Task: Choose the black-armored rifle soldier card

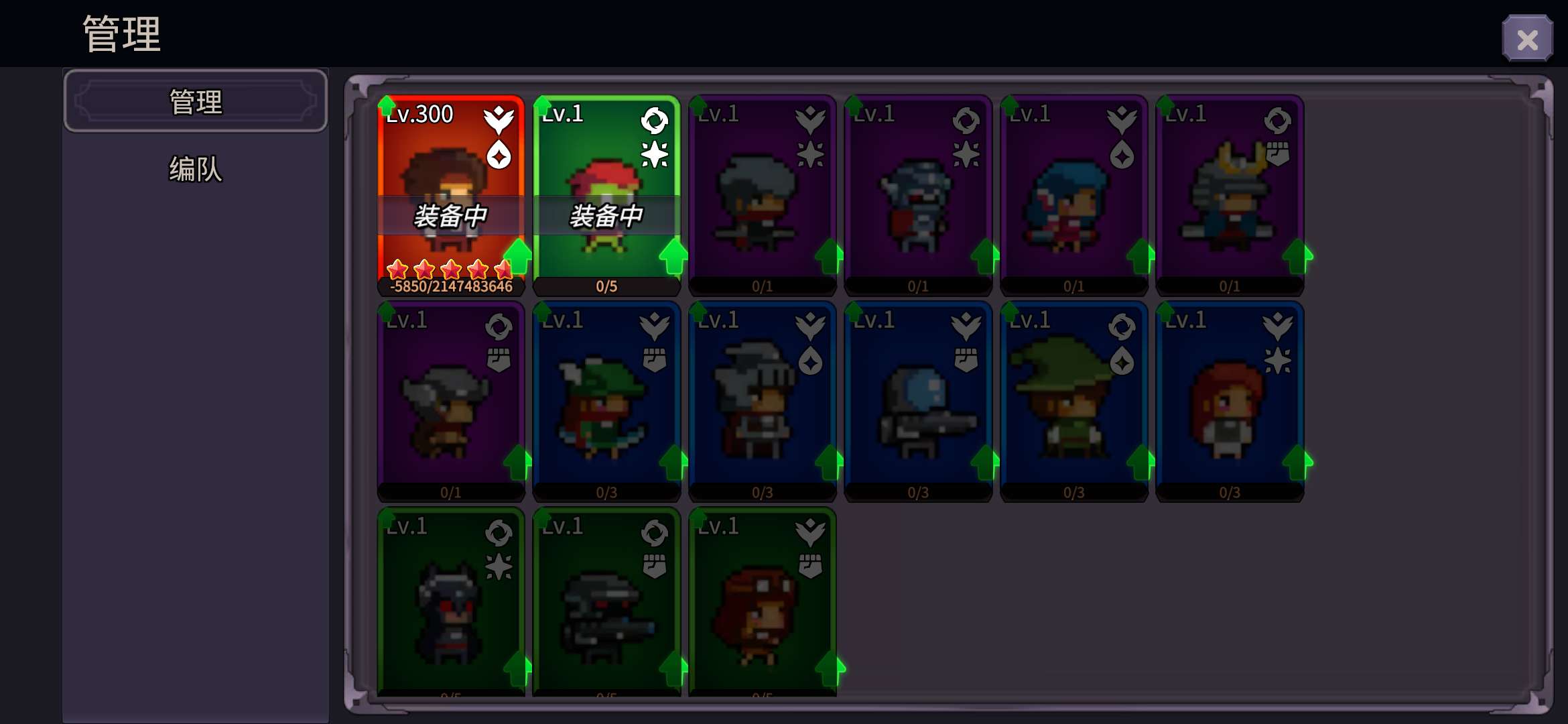Action: pyautogui.click(x=606, y=603)
